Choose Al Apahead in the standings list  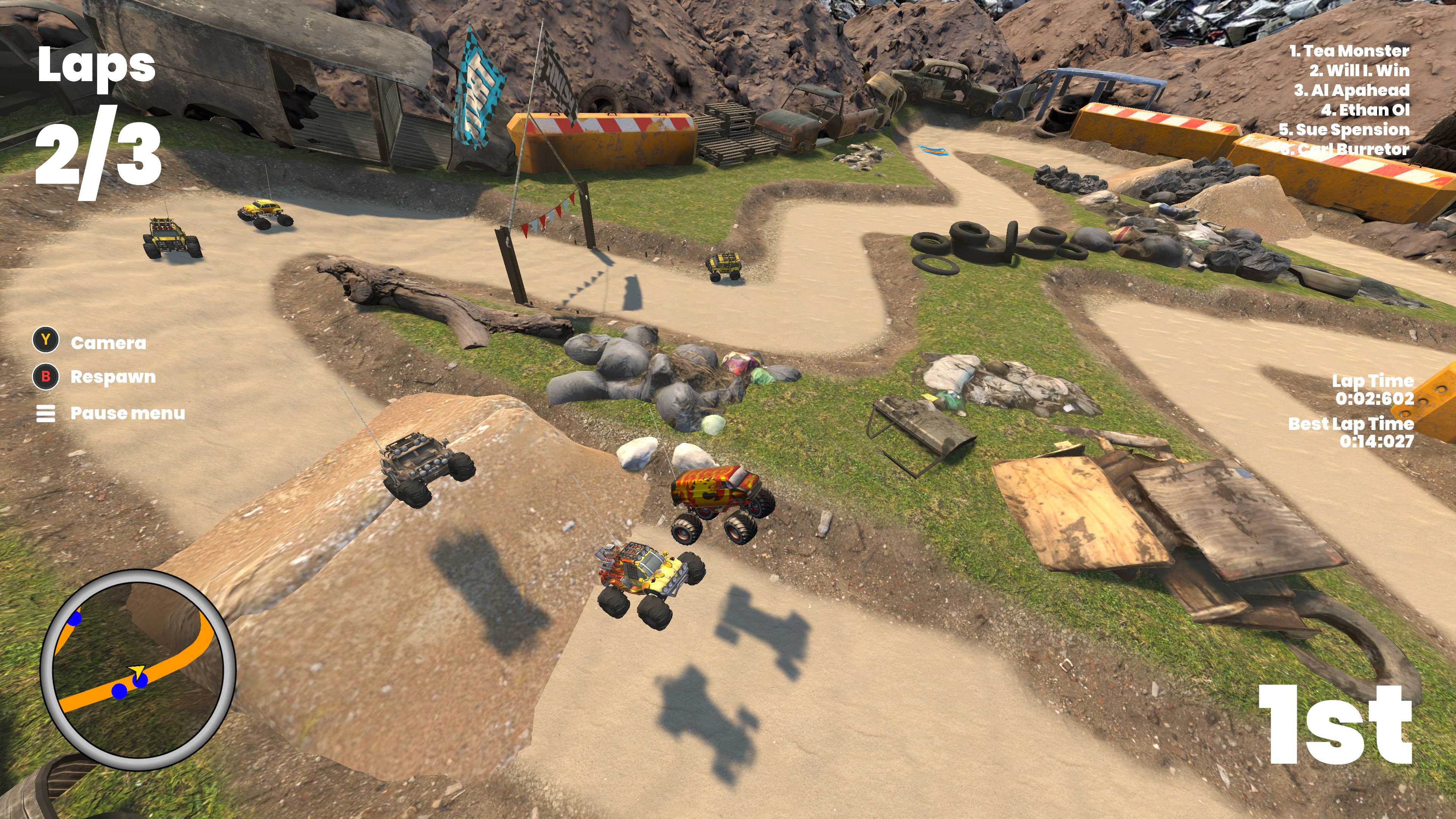(1351, 91)
